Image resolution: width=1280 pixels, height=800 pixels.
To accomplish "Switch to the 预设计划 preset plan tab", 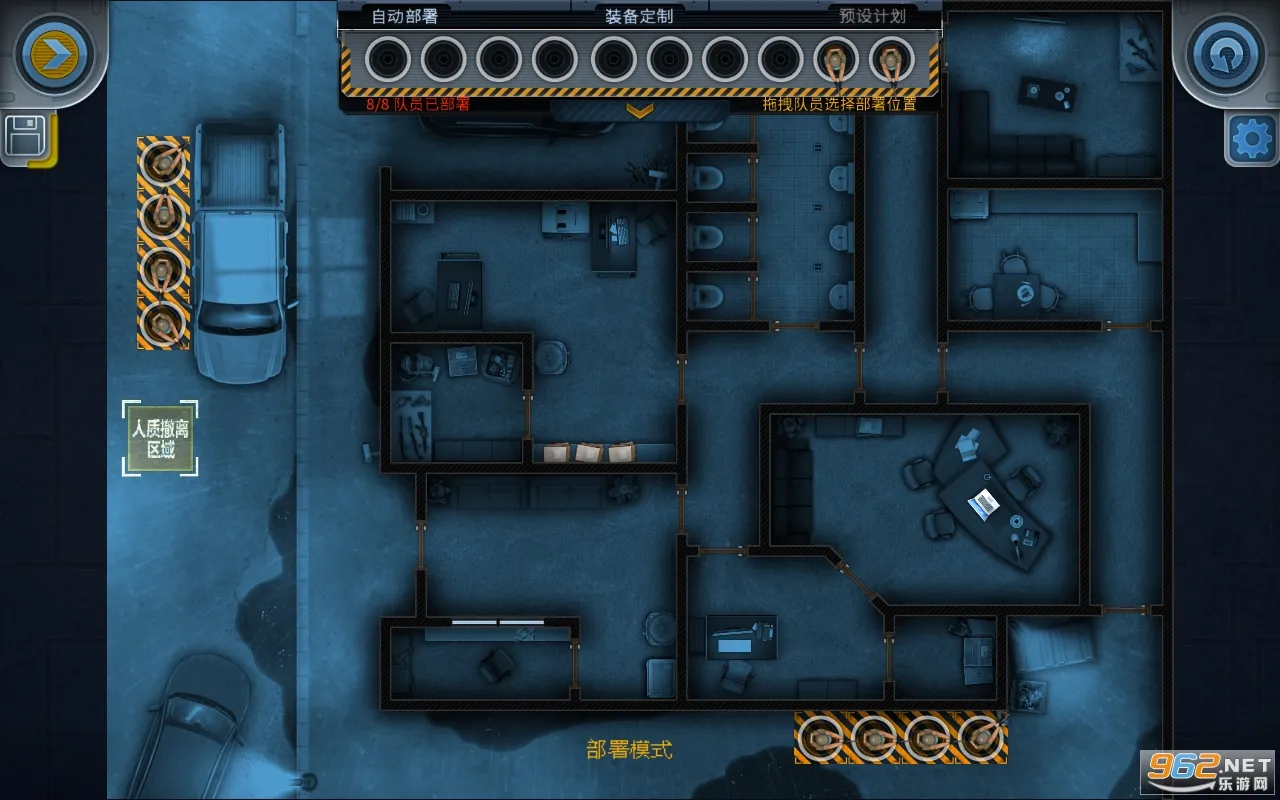I will [x=872, y=16].
